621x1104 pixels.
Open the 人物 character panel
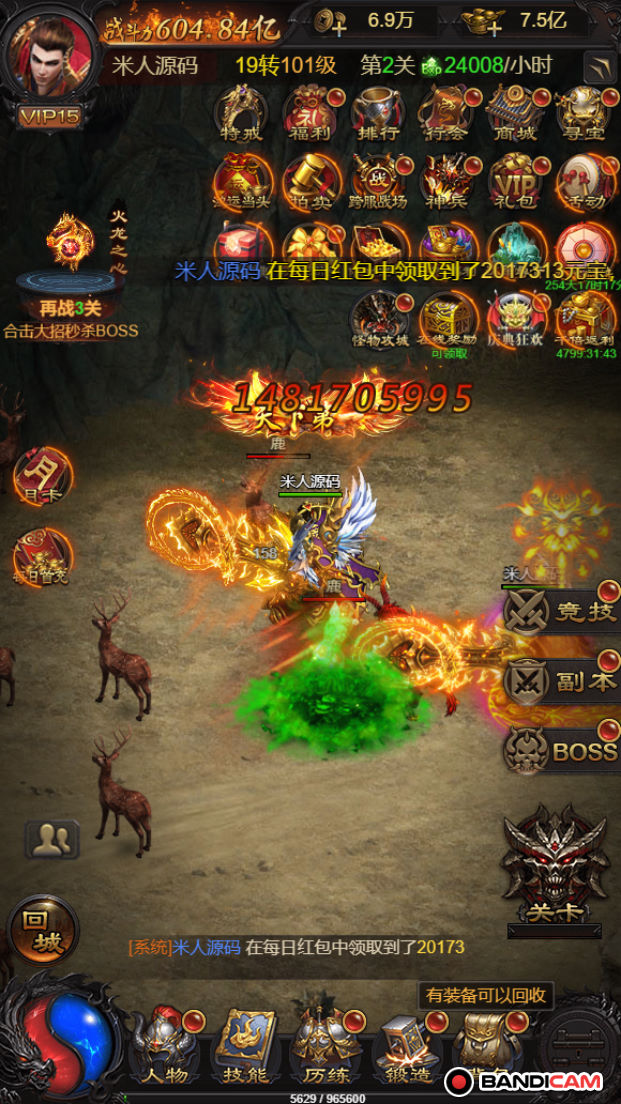click(163, 1044)
